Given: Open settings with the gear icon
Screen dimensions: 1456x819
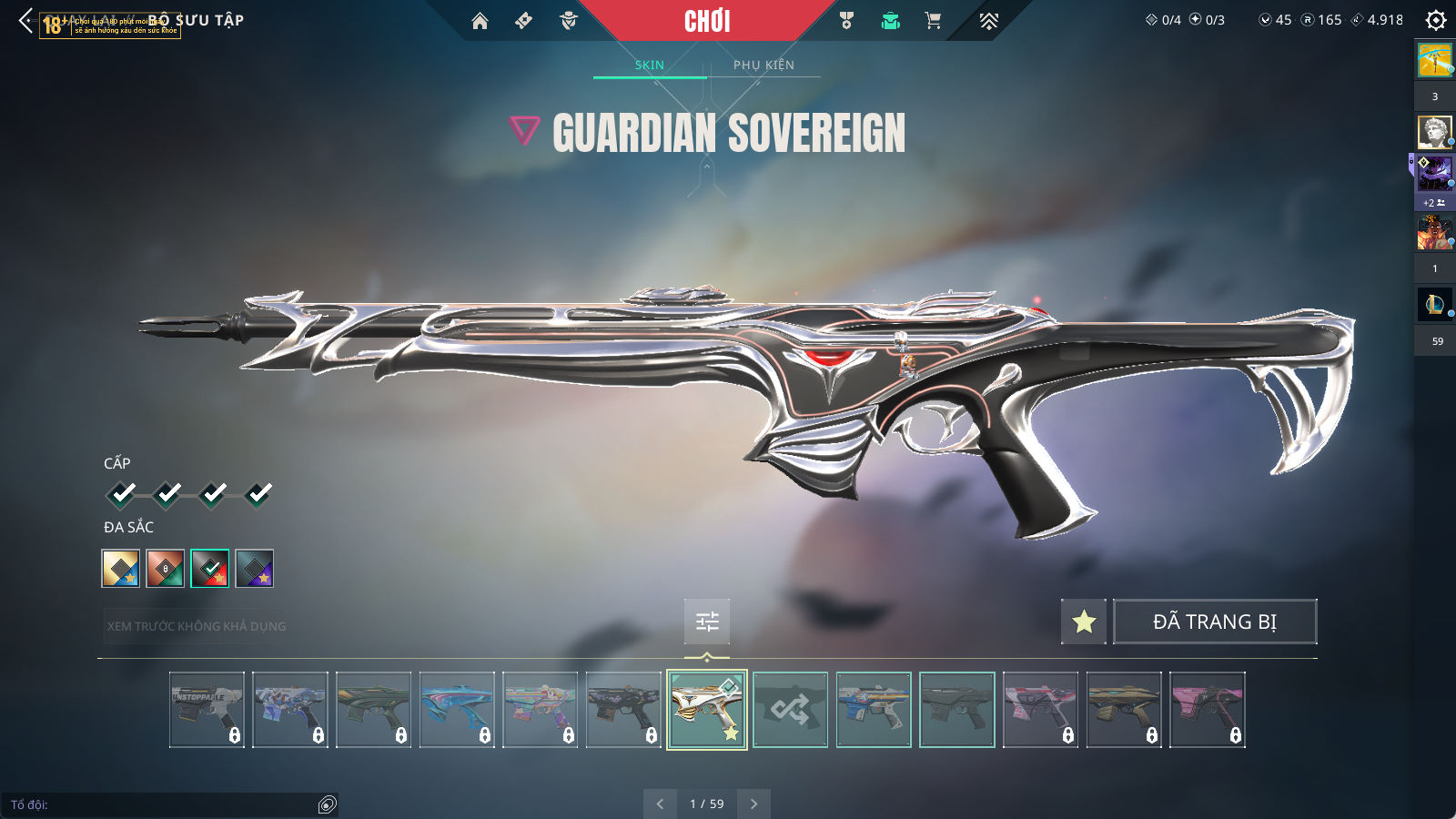Looking at the screenshot, I should tap(1436, 20).
